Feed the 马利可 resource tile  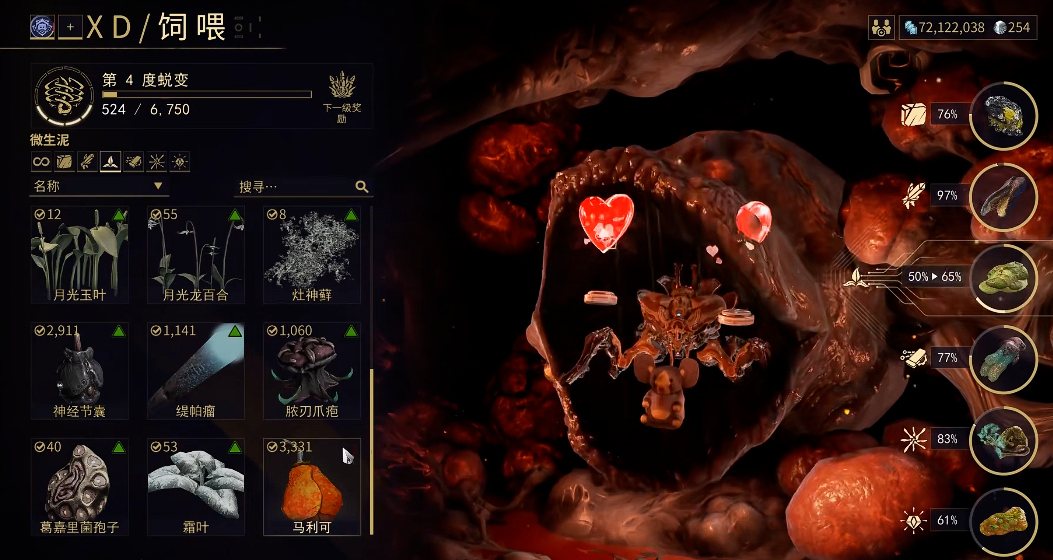[311, 486]
